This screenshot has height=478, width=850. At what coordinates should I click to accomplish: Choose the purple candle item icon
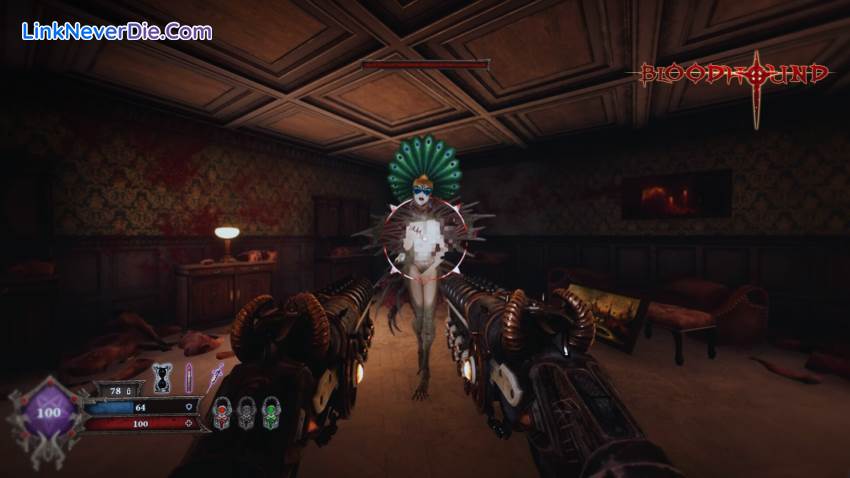[187, 379]
